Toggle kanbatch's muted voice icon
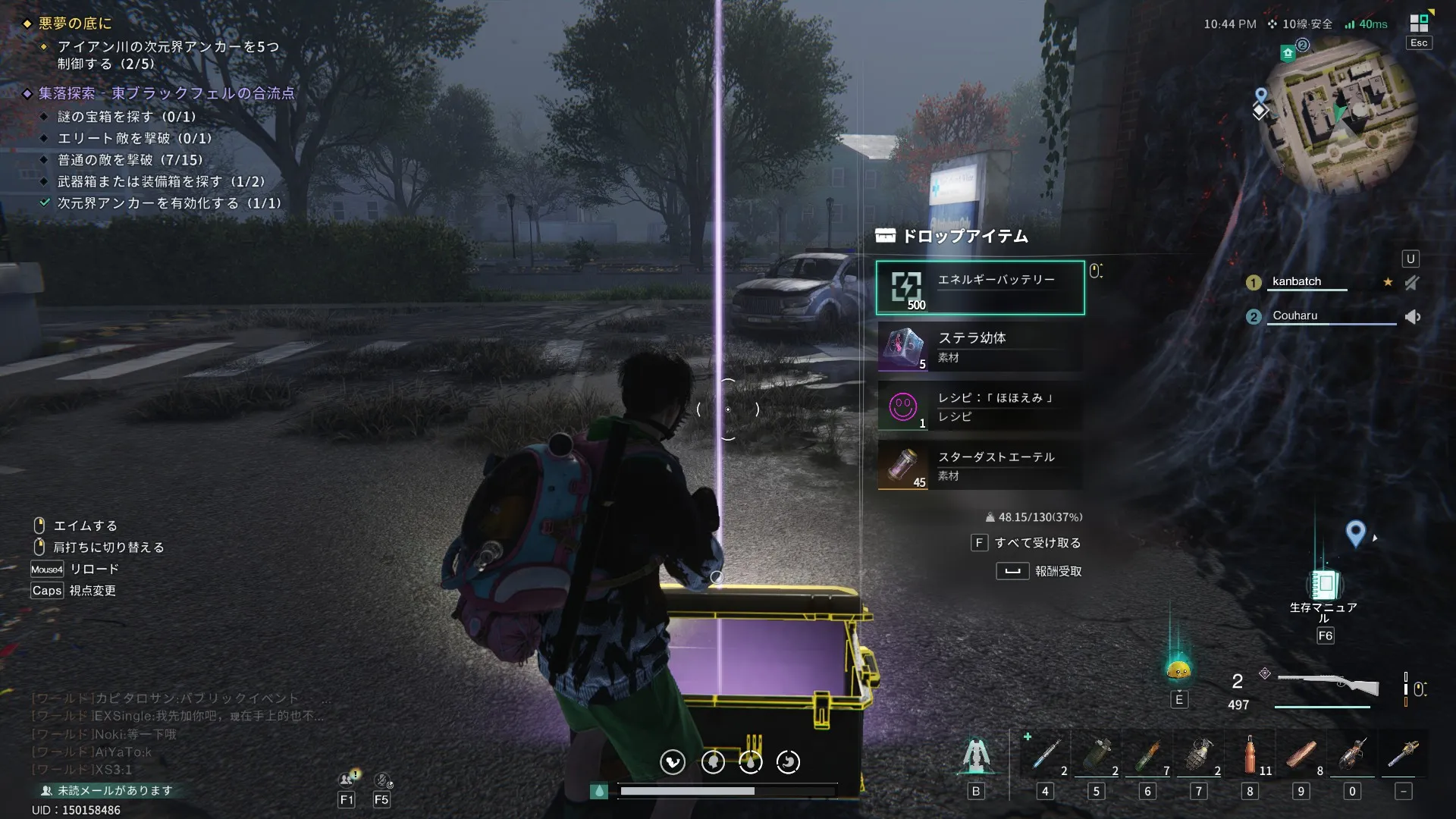Viewport: 1456px width, 819px height. point(1411,283)
